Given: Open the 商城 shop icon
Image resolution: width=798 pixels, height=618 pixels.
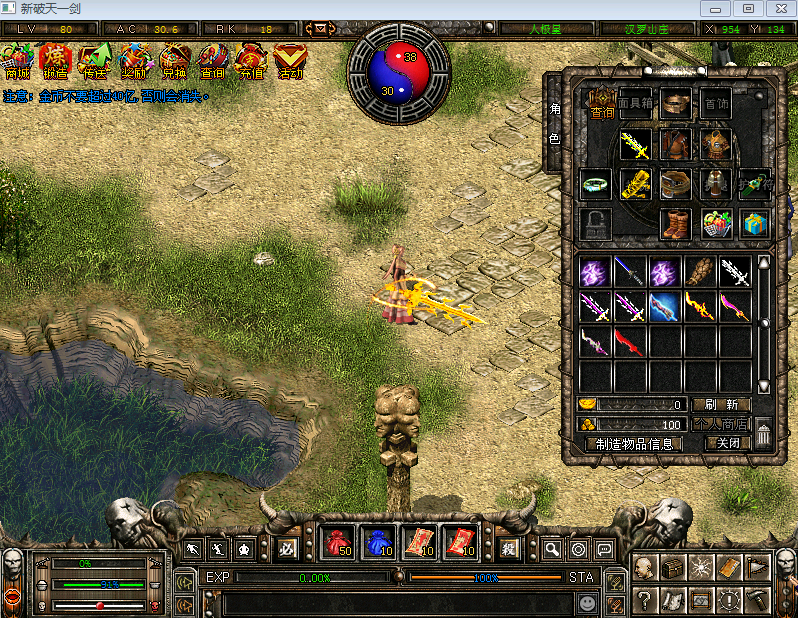Looking at the screenshot, I should coord(17,60).
